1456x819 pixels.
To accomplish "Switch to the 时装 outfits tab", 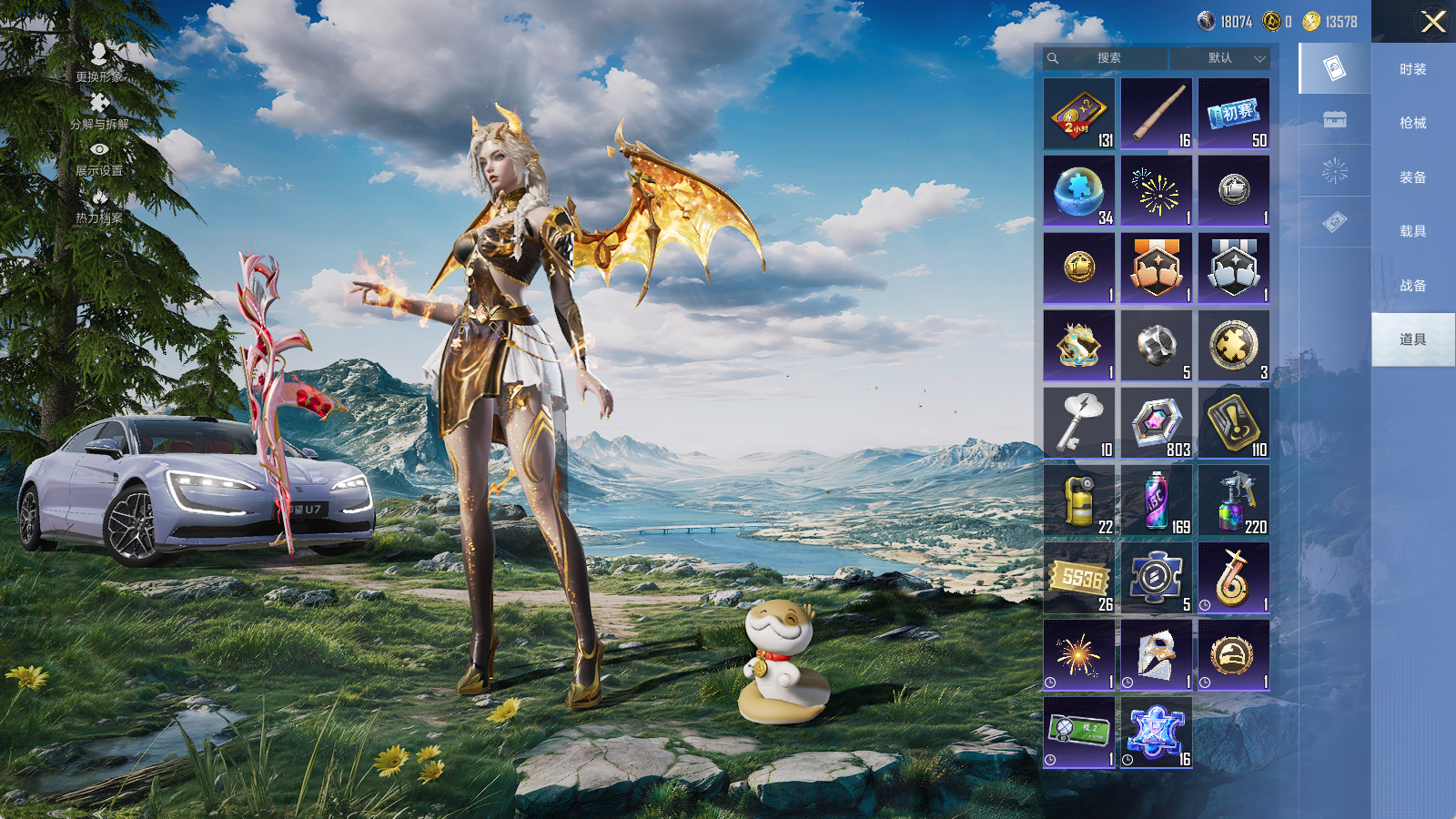I will click(1412, 69).
